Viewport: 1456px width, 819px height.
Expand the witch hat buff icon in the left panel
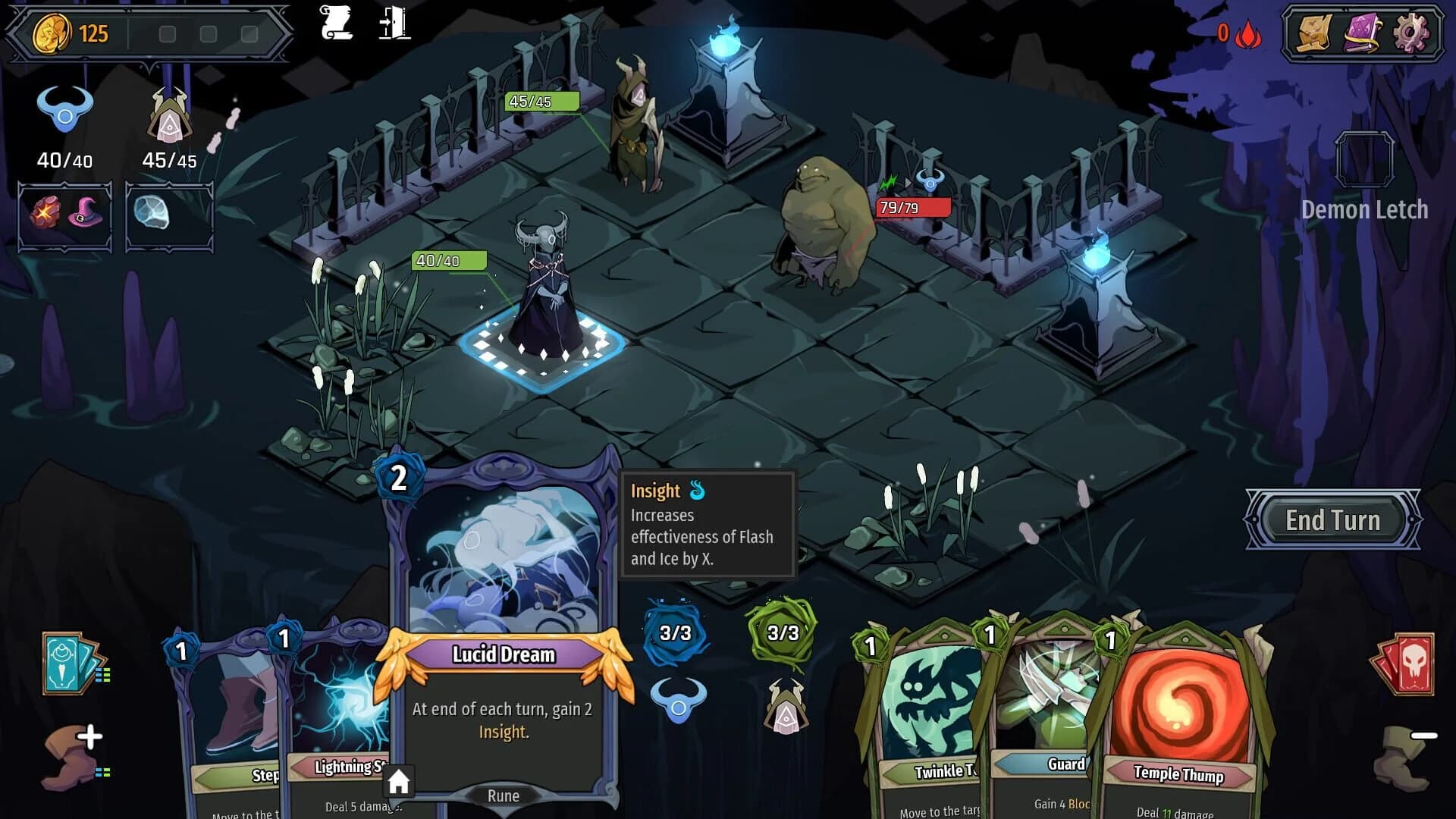click(x=86, y=215)
